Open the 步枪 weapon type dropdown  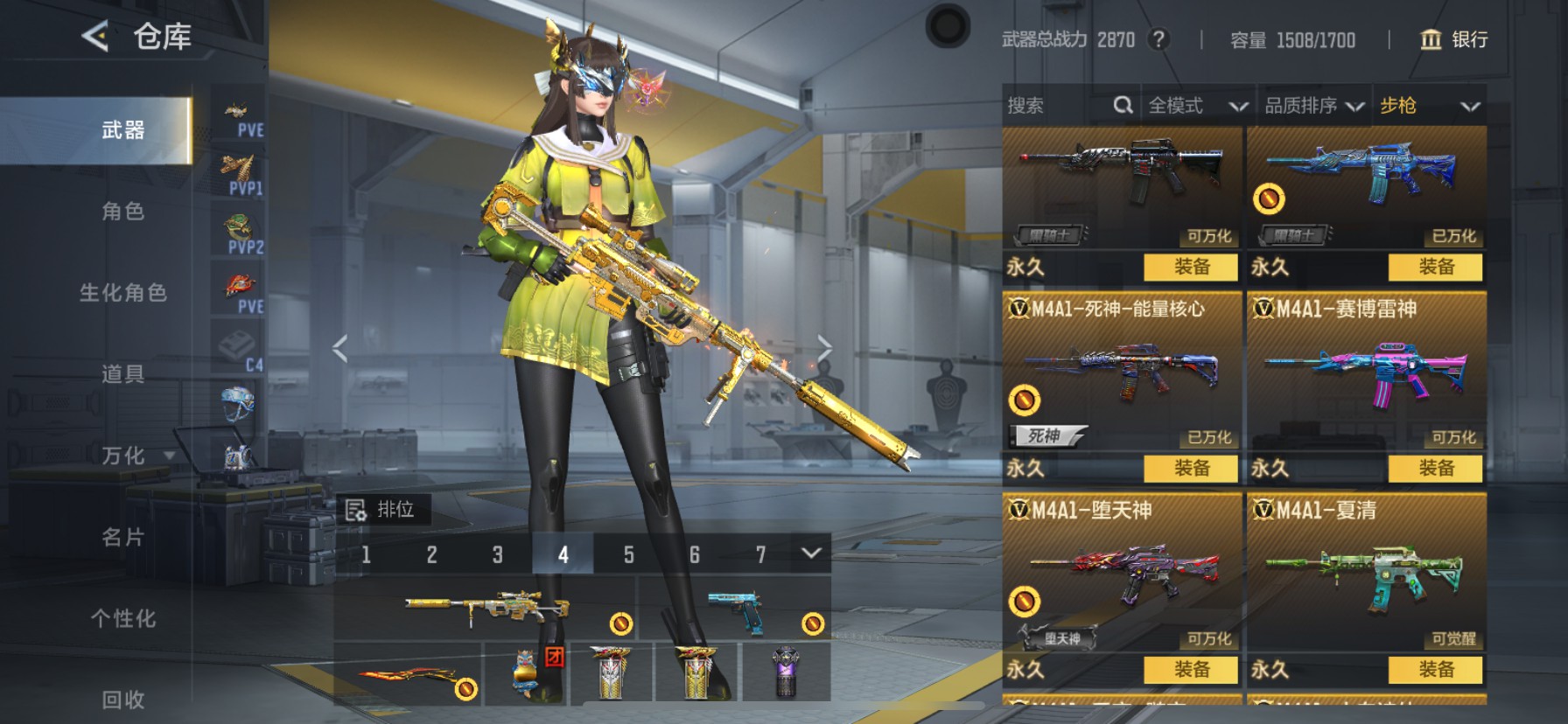(1429, 106)
